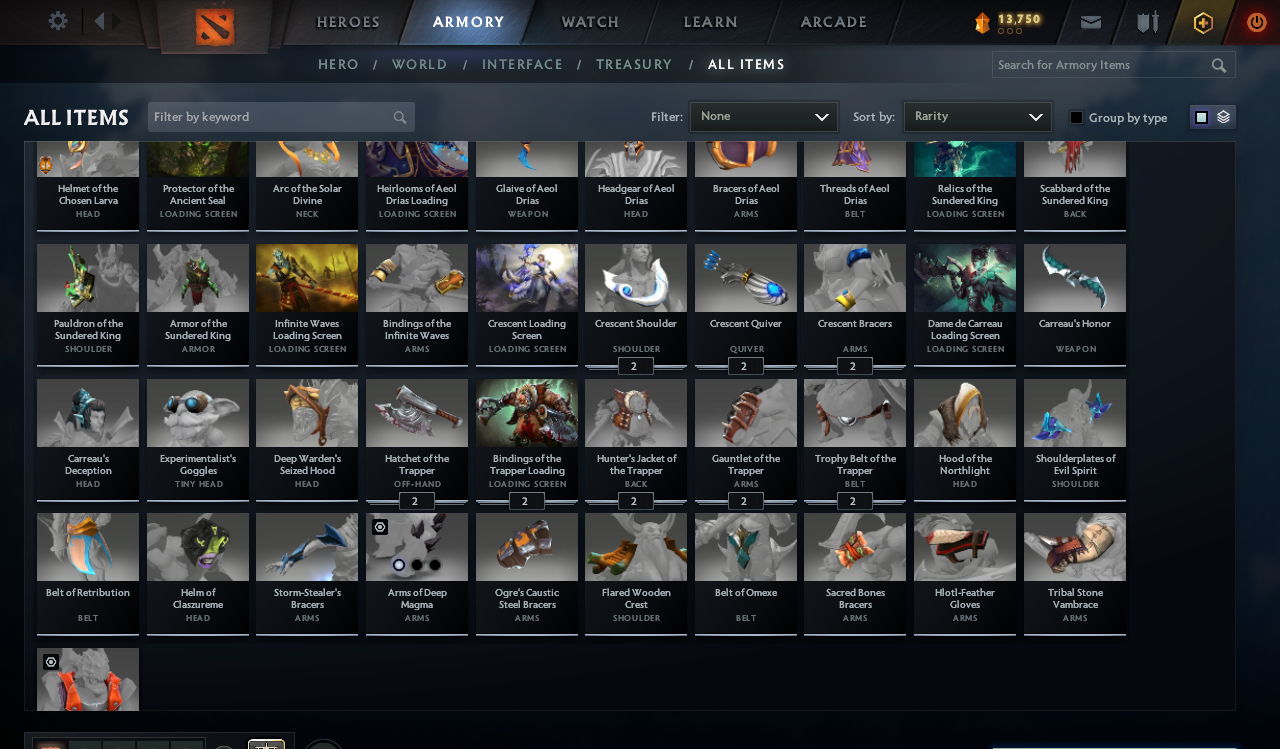Switch to detailed list view
Image resolution: width=1280 pixels, height=749 pixels.
pyautogui.click(x=1223, y=116)
